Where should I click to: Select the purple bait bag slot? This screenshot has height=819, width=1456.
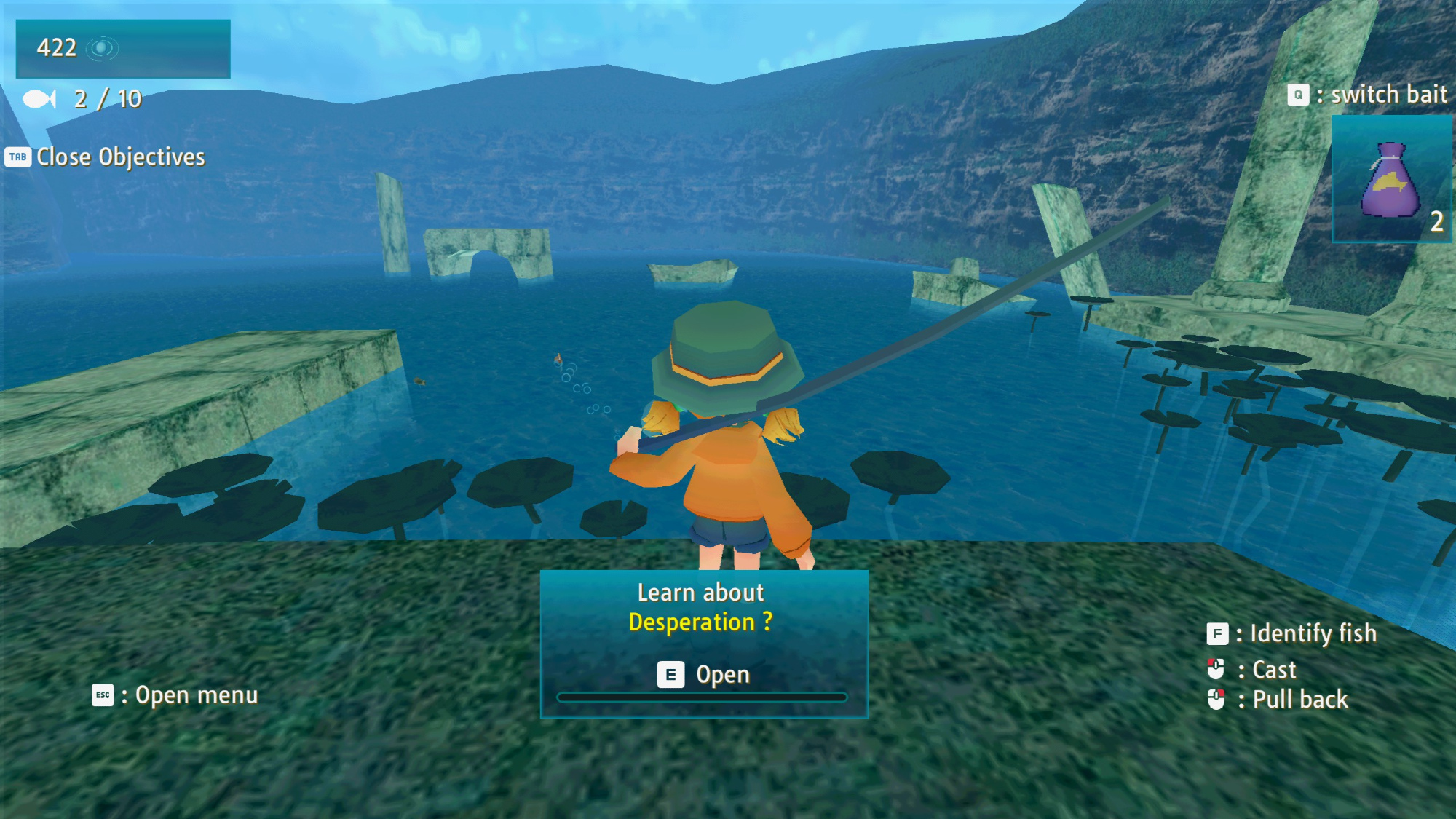tap(1391, 180)
